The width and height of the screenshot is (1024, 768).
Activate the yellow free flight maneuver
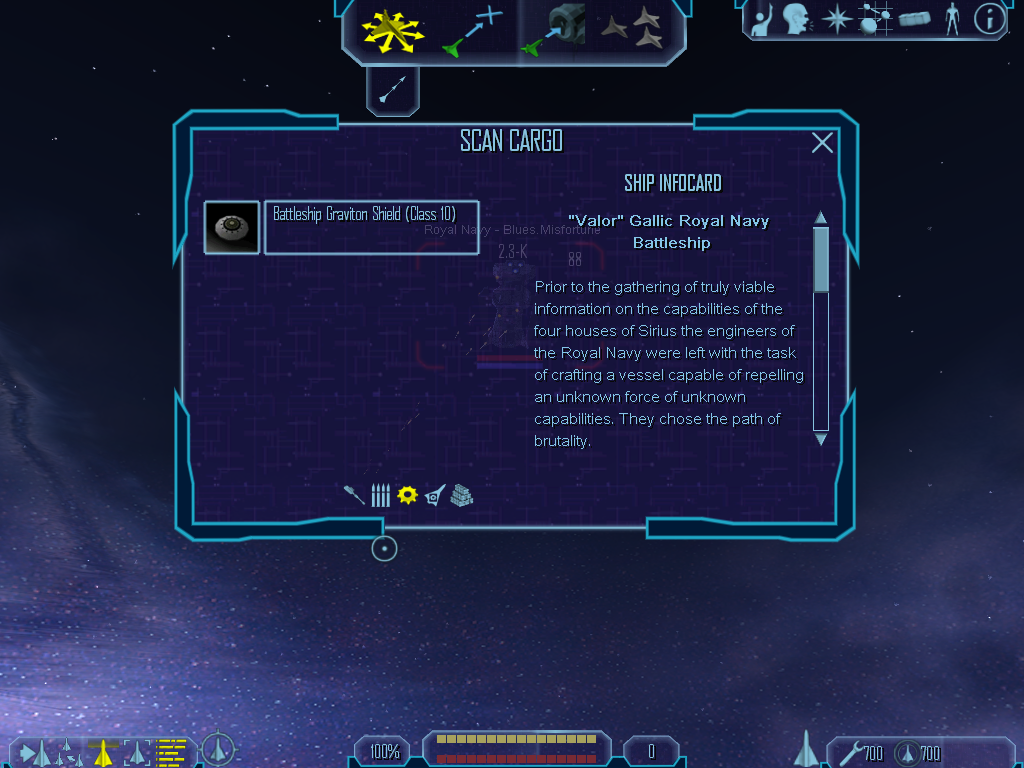point(393,31)
